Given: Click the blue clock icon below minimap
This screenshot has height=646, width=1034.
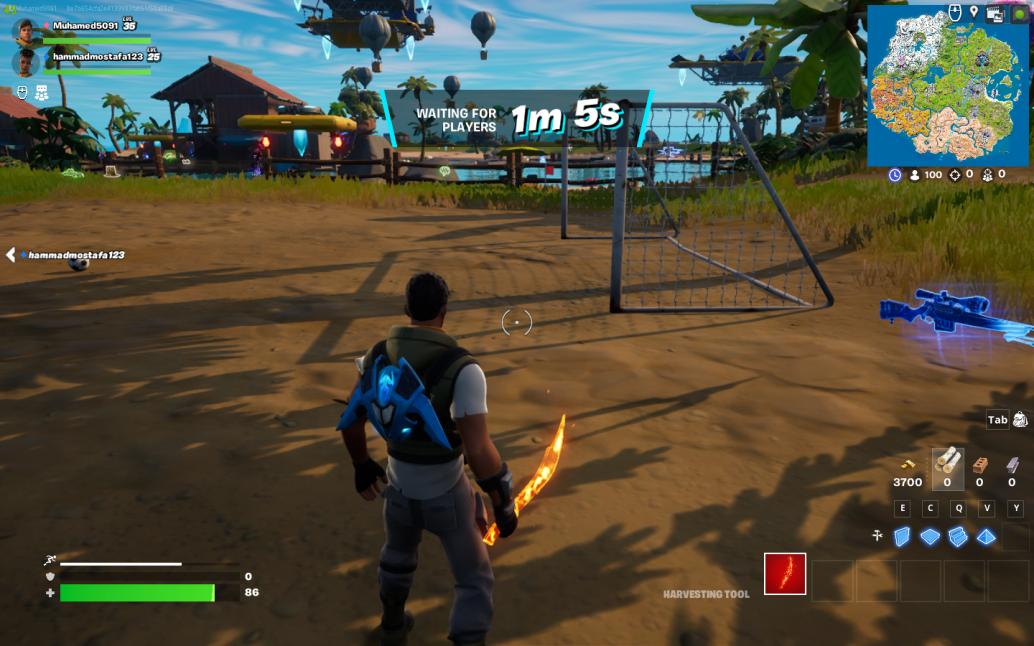Looking at the screenshot, I should click(x=895, y=175).
